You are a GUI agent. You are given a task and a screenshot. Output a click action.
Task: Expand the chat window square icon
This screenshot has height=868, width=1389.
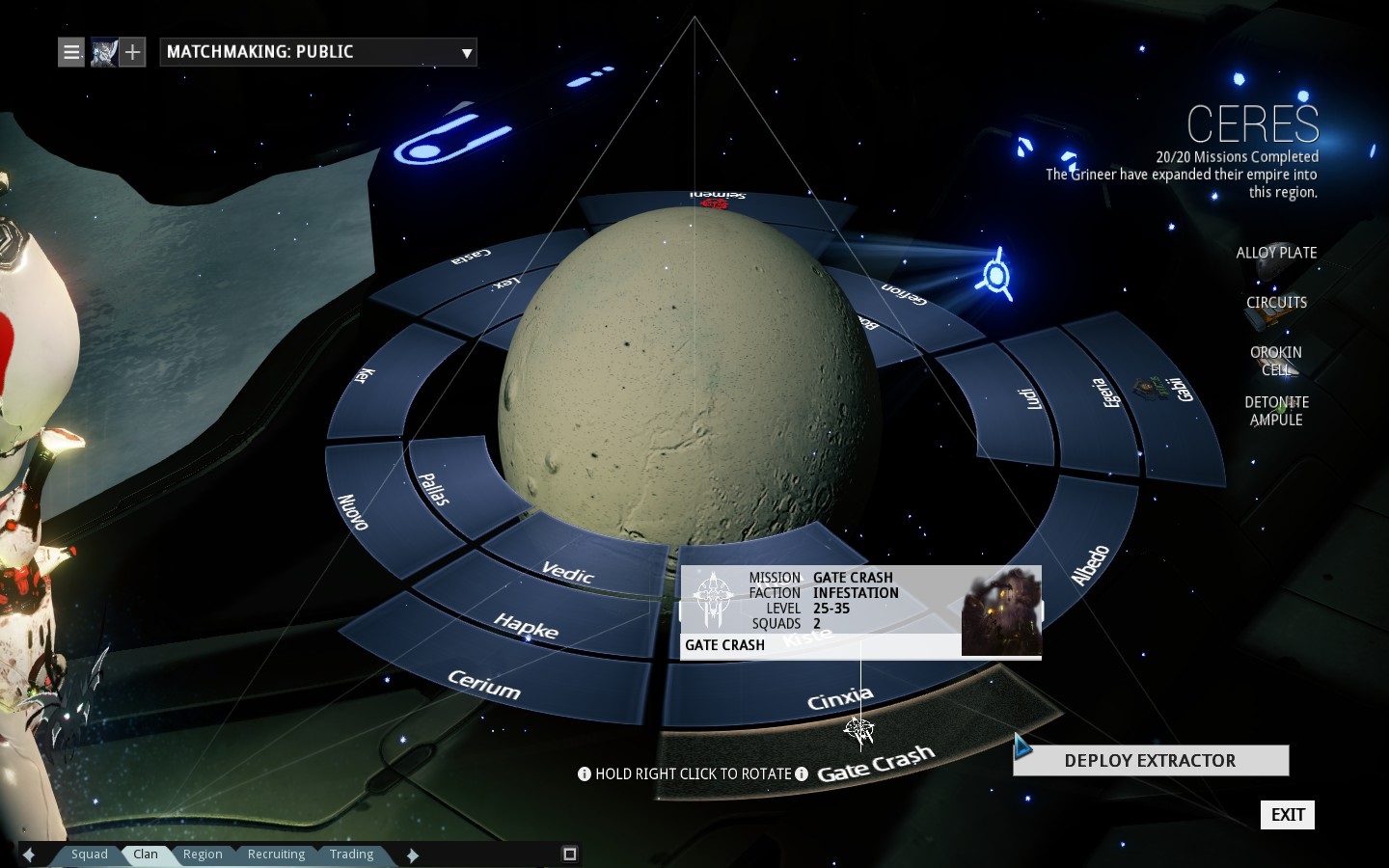569,854
